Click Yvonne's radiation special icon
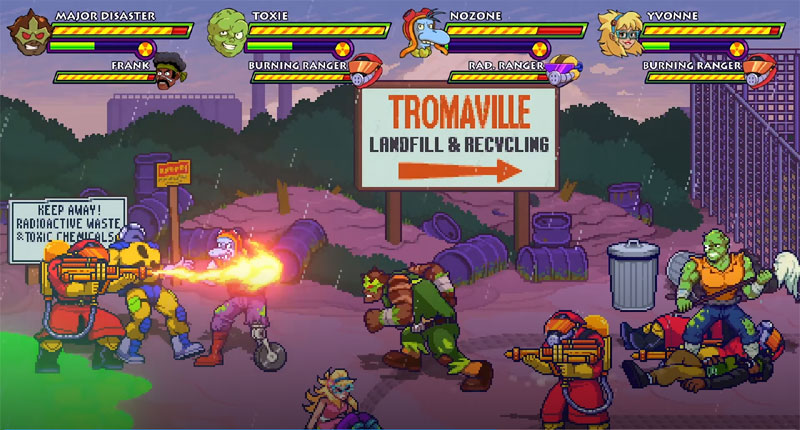This screenshot has width=800, height=430. pos(738,47)
